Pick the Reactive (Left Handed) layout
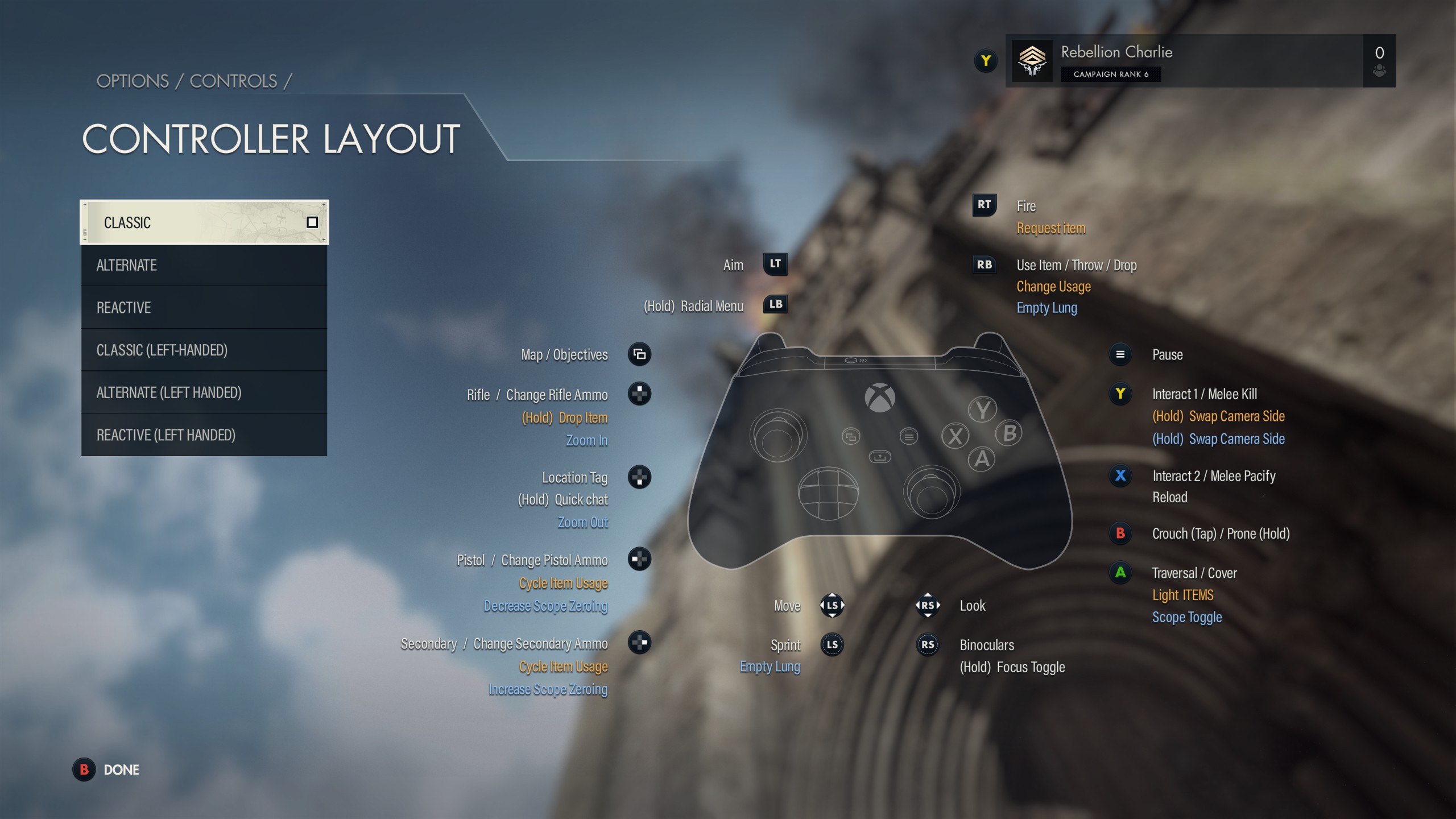 pyautogui.click(x=204, y=435)
